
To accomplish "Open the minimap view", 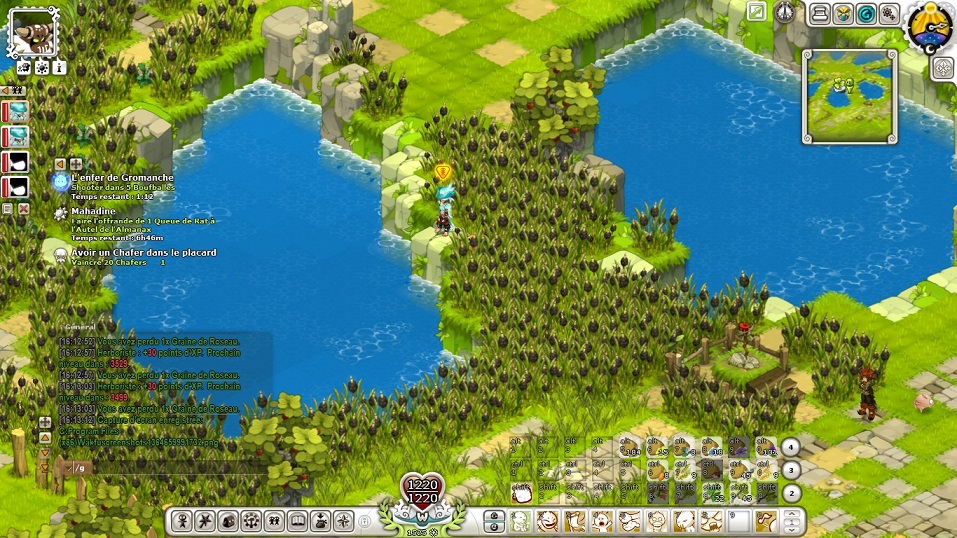I will coord(851,95).
